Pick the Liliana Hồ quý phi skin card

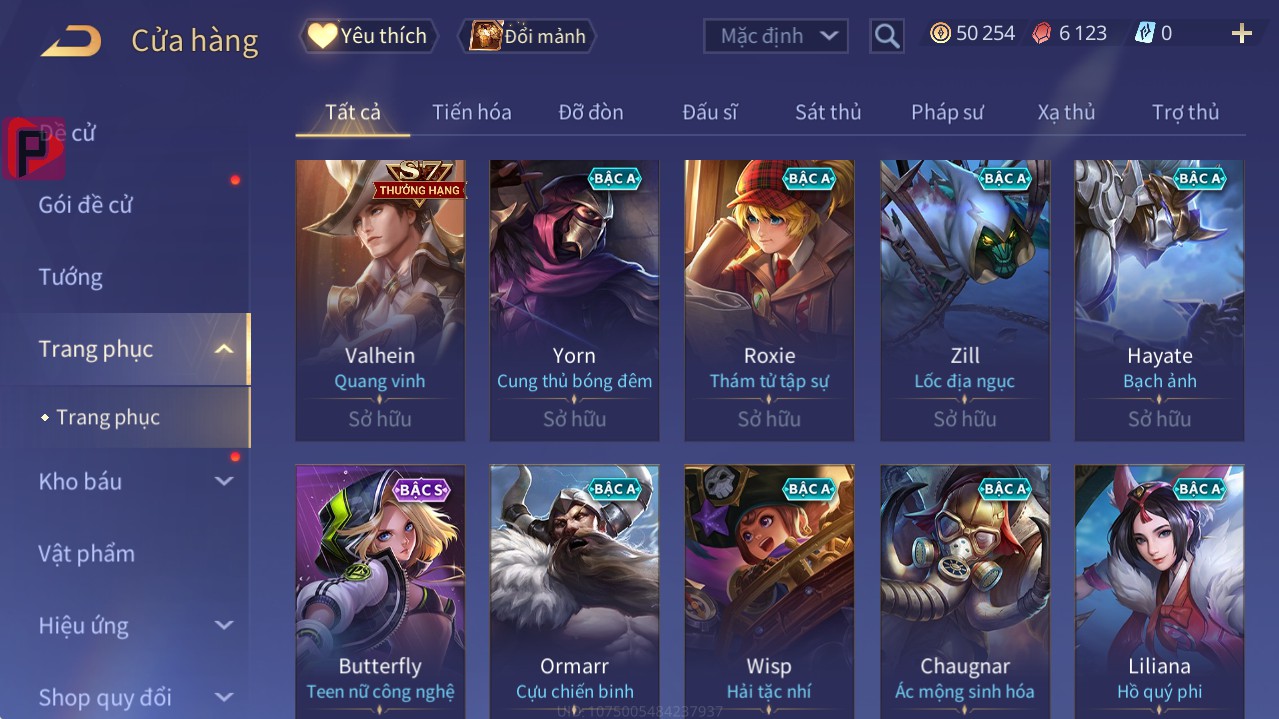tap(1159, 590)
